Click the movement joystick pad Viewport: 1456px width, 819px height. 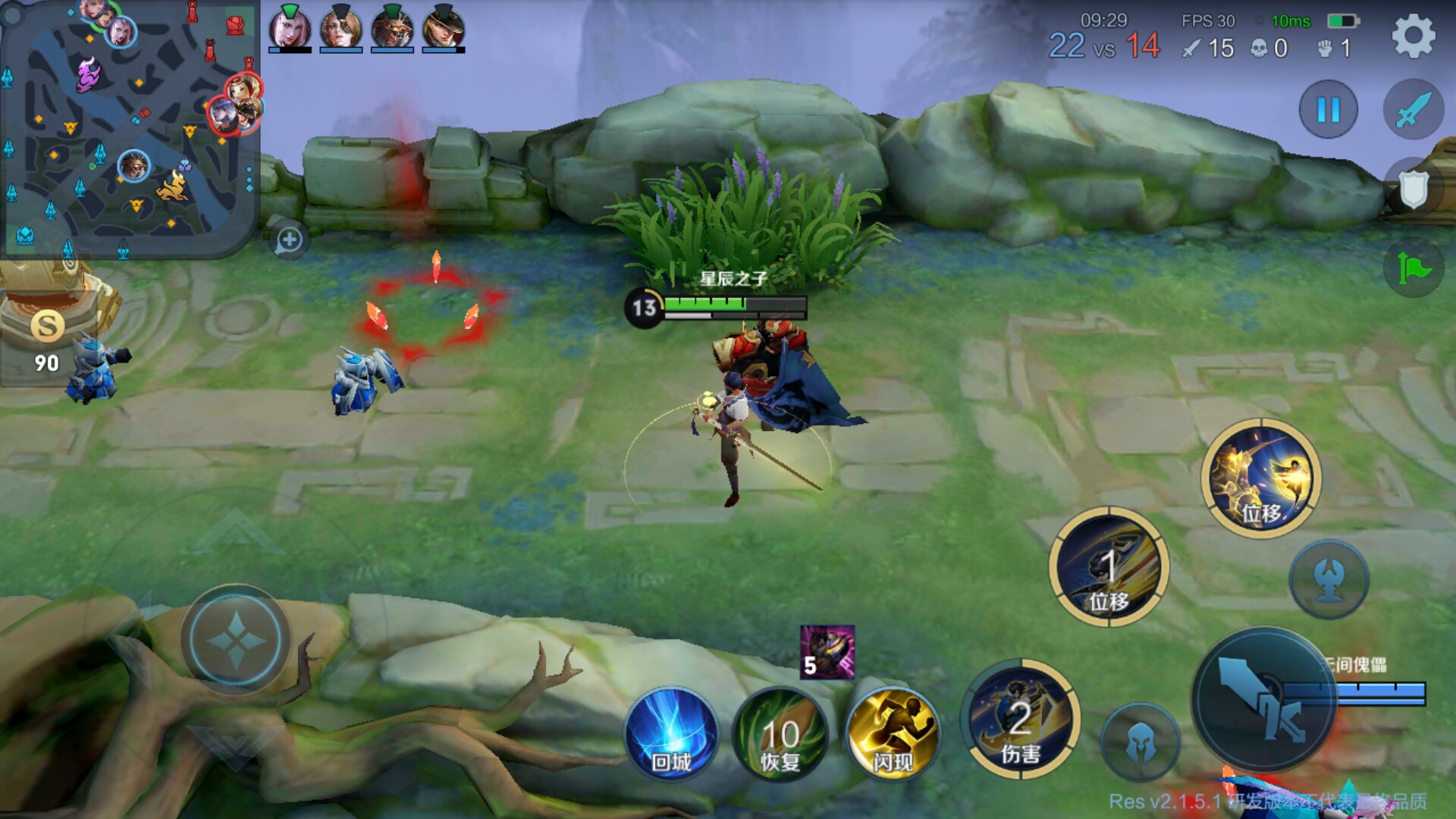235,641
